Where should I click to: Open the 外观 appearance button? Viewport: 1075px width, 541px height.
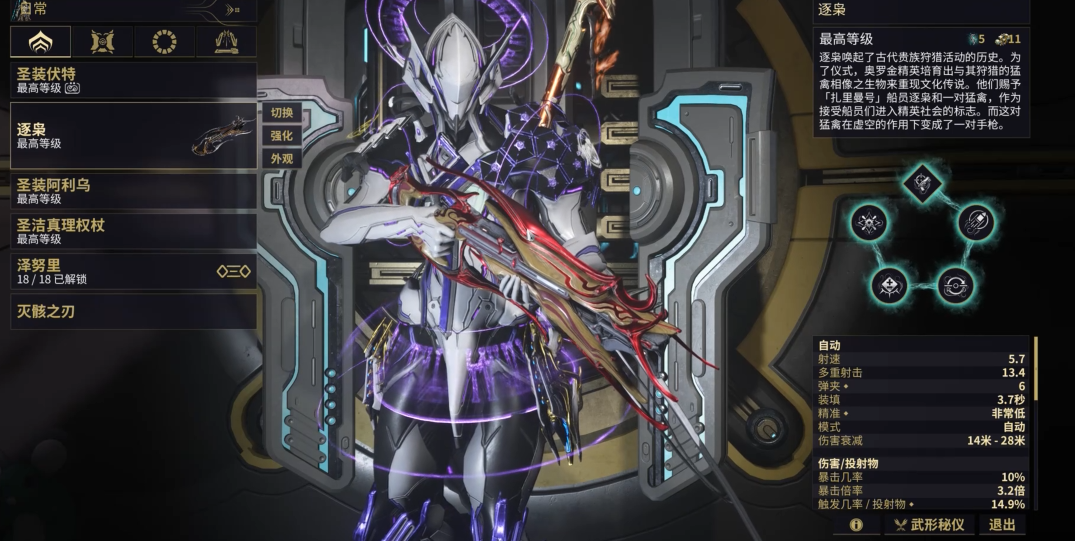pos(282,159)
